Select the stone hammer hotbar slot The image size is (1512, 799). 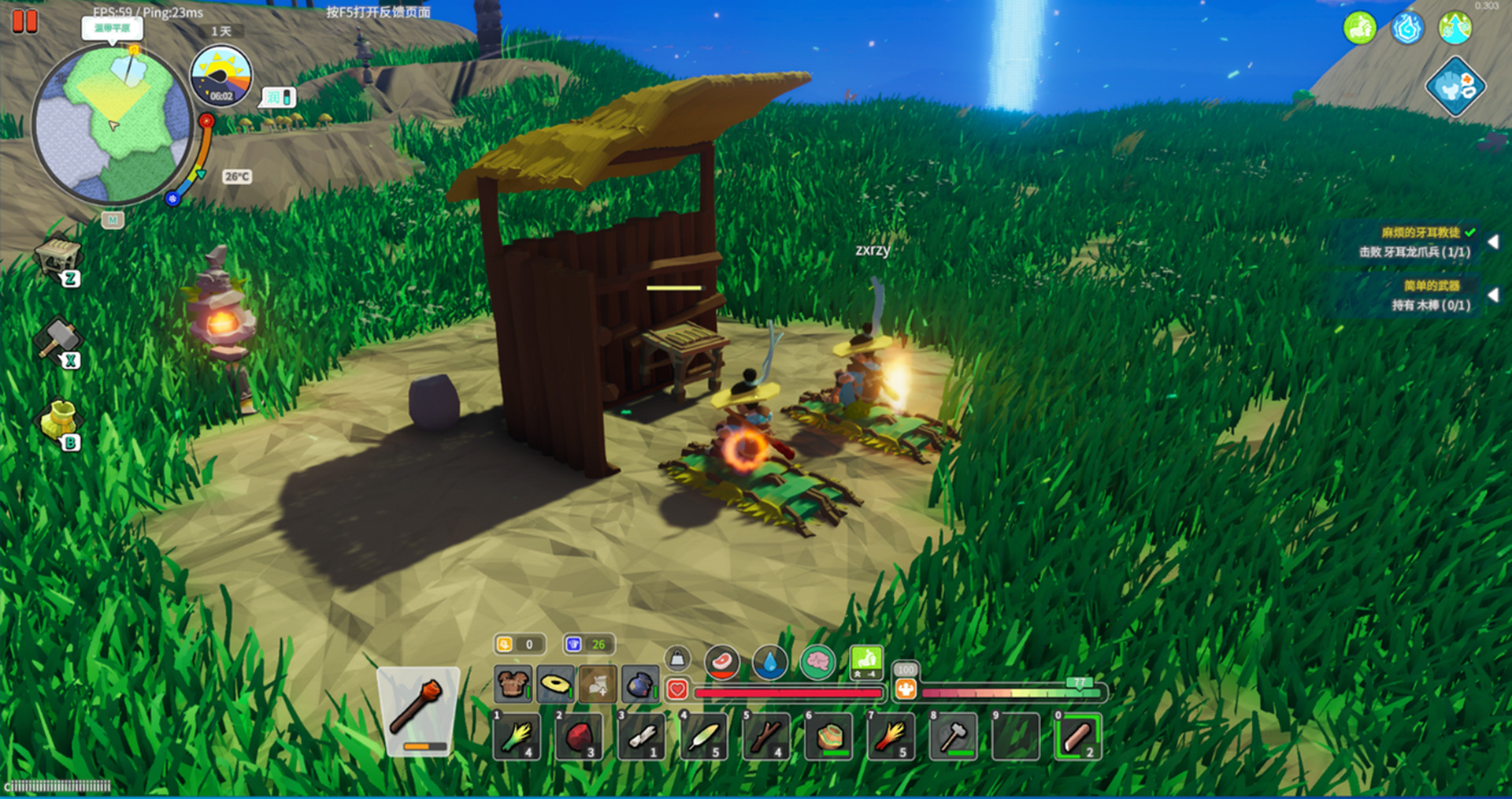click(x=954, y=737)
